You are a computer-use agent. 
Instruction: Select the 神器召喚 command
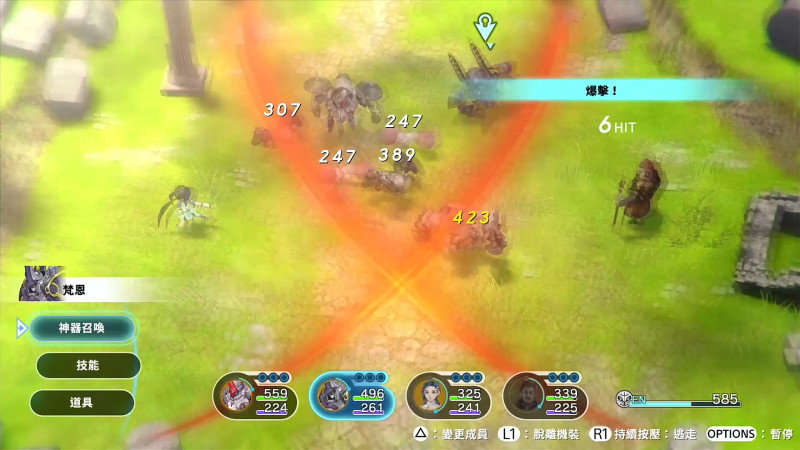coord(82,328)
